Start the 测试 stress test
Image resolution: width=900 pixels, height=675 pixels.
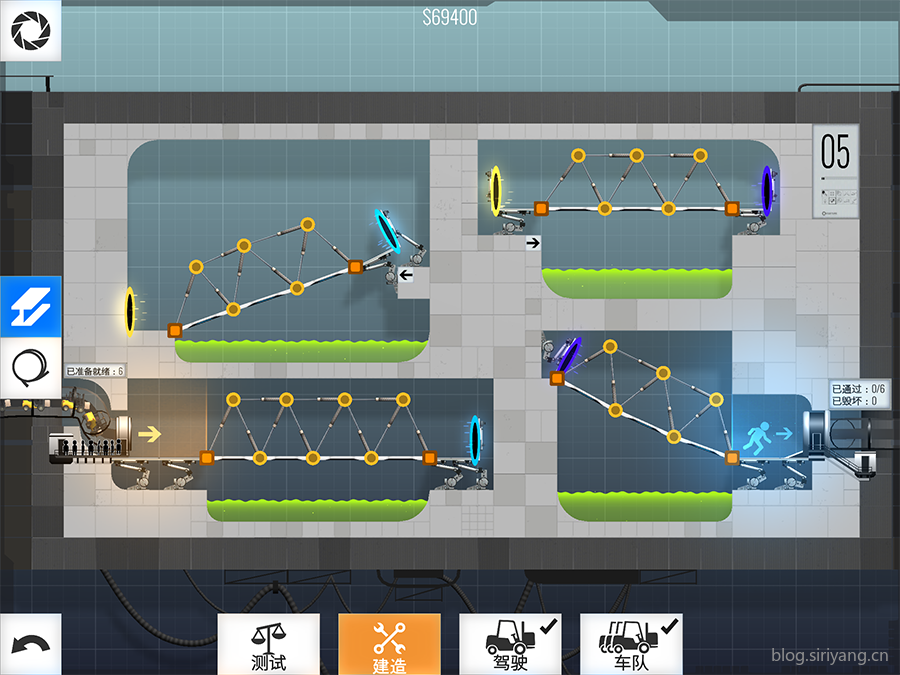[x=269, y=644]
